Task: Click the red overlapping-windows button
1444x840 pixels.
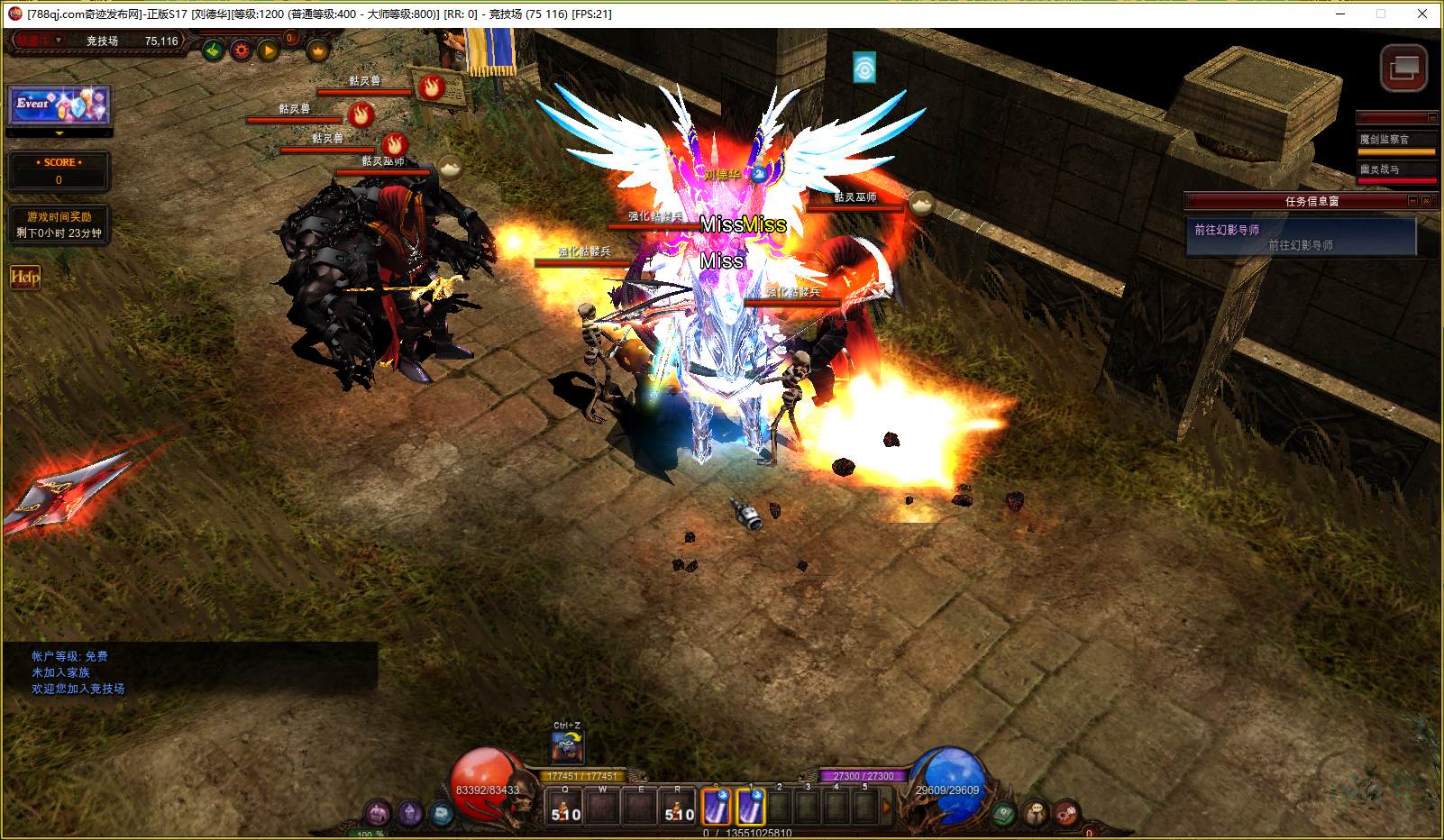Action: point(1403,68)
